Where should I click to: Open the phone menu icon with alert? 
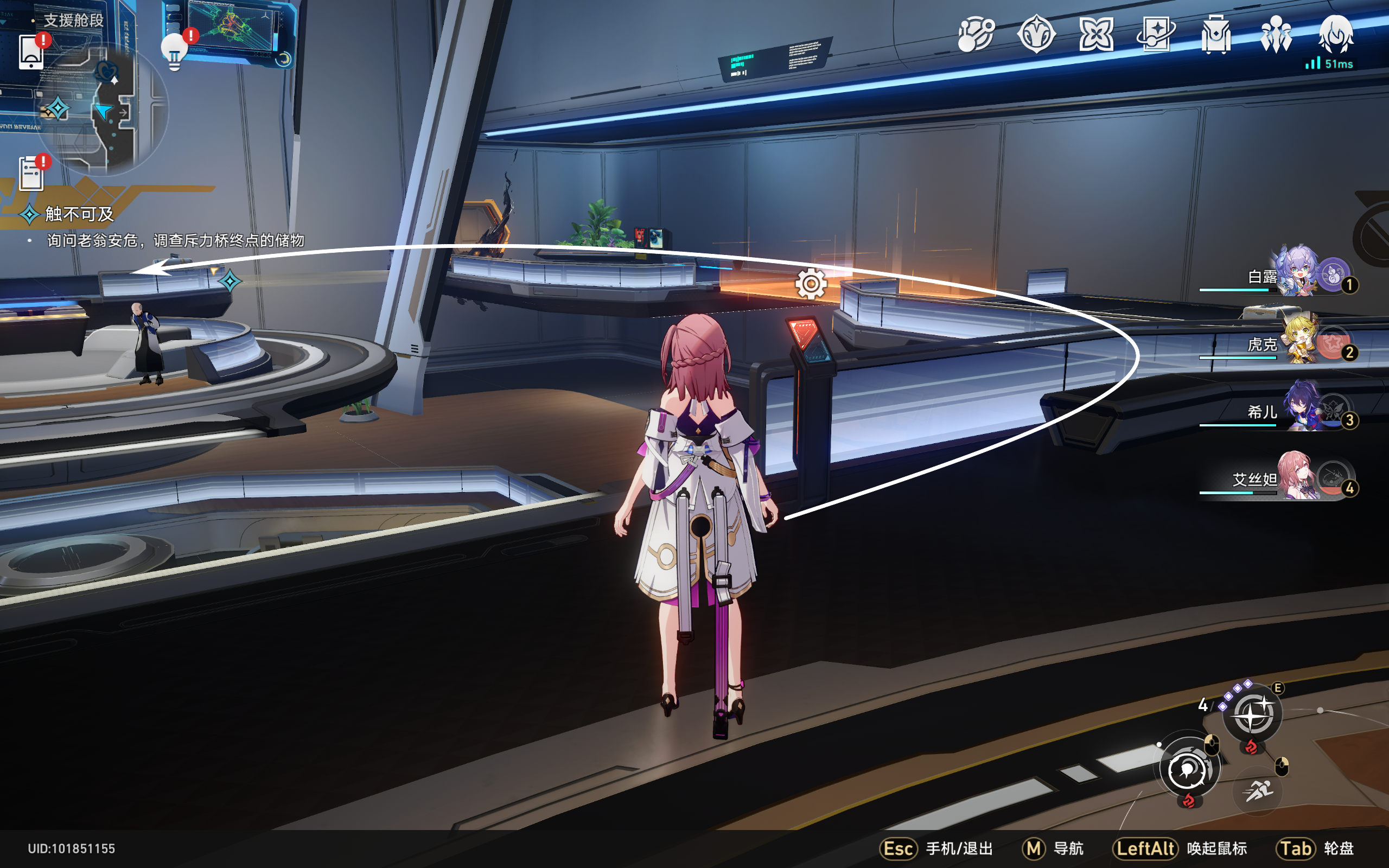(31, 52)
